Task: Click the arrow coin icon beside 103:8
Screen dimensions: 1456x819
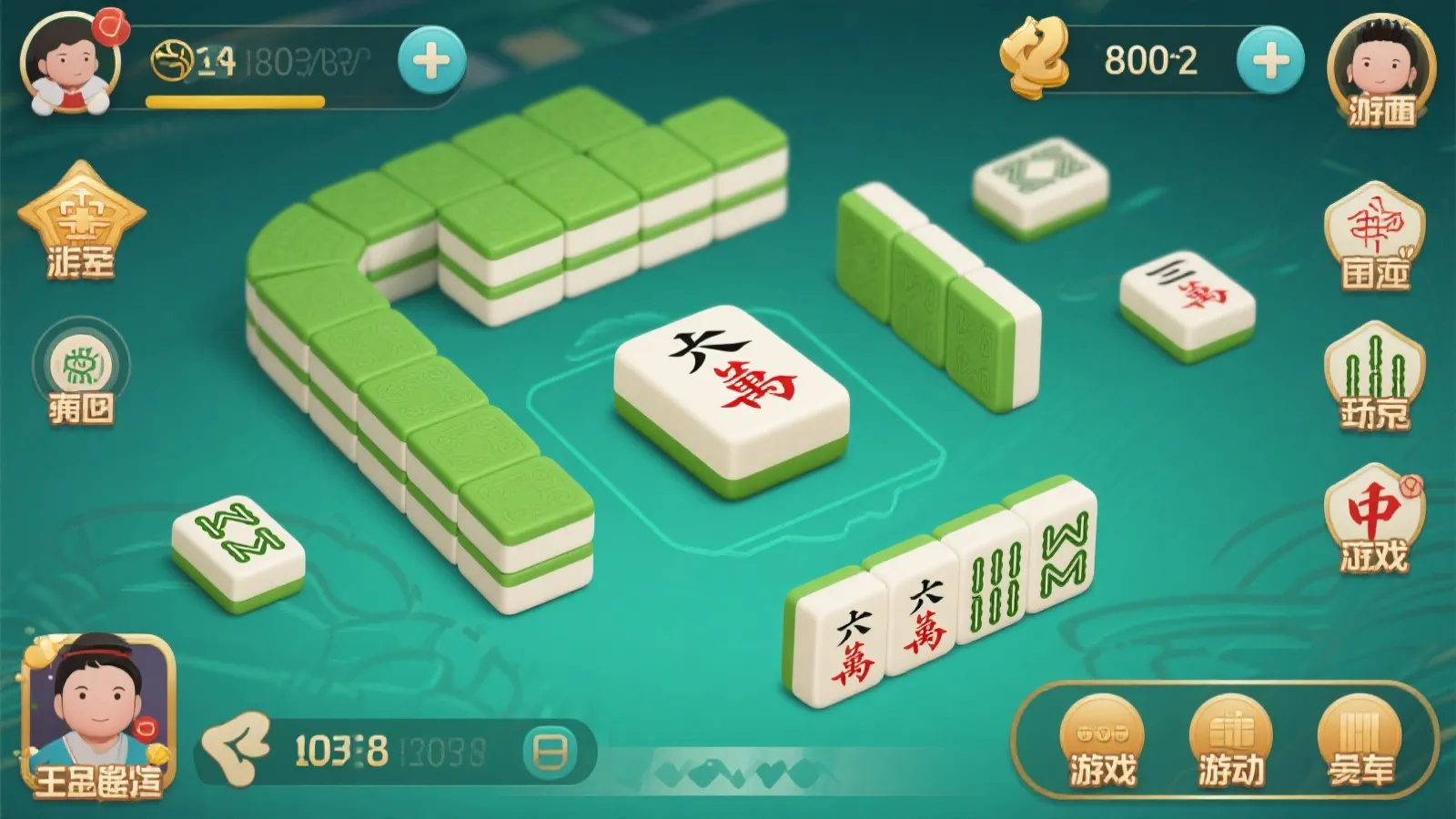Action: 238,748
